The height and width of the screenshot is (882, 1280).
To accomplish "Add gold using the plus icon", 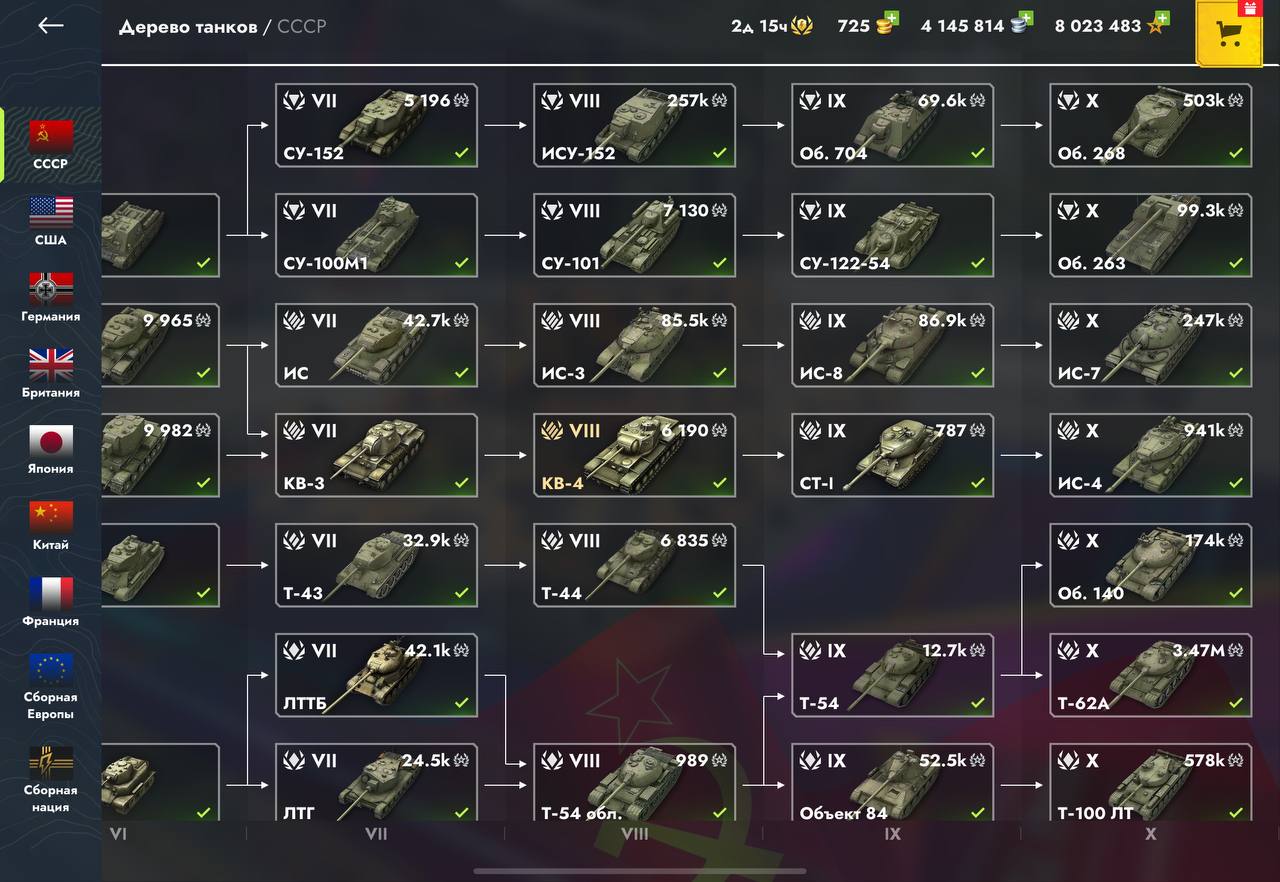I will (891, 19).
